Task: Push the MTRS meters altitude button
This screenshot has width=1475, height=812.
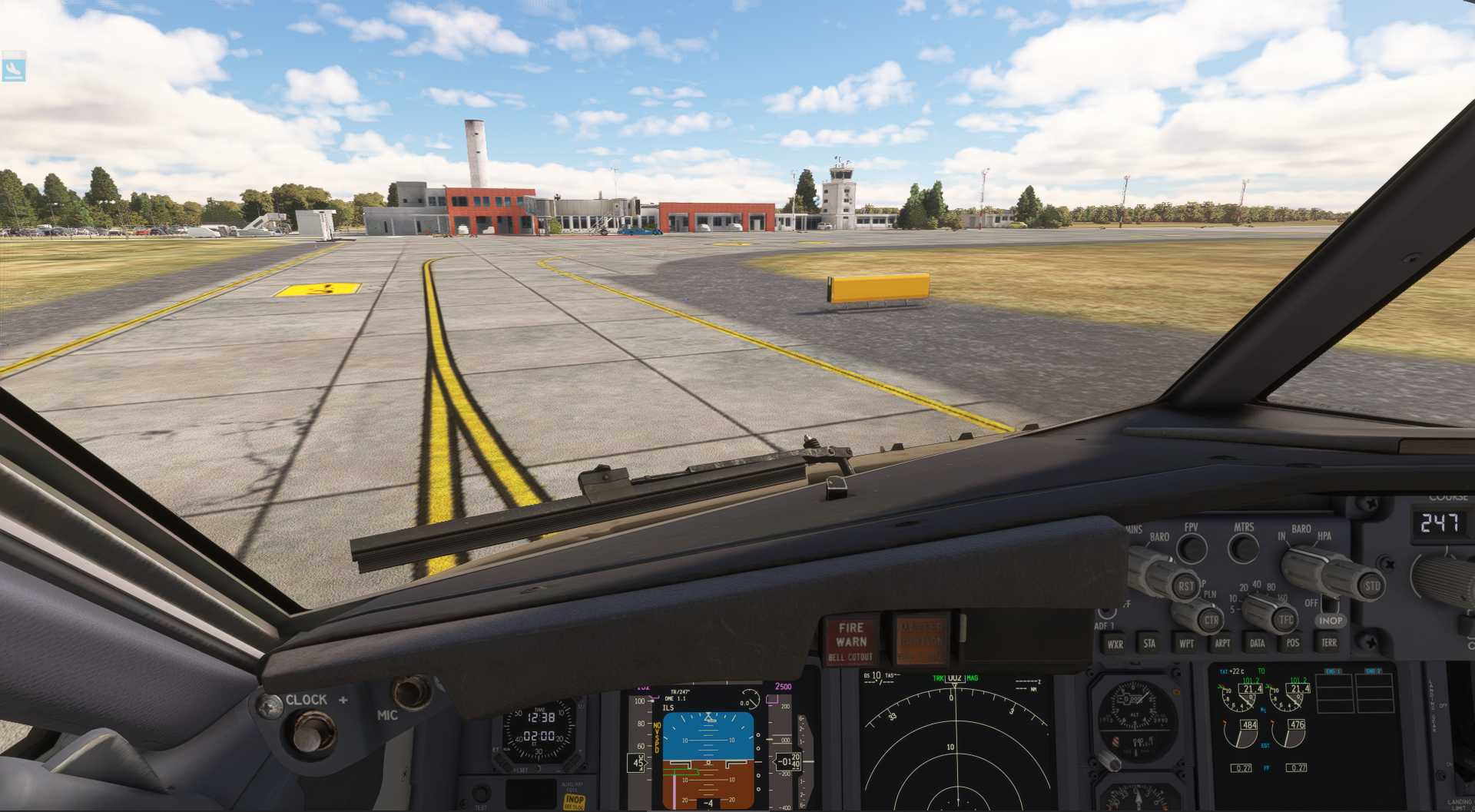Action: point(1243,549)
